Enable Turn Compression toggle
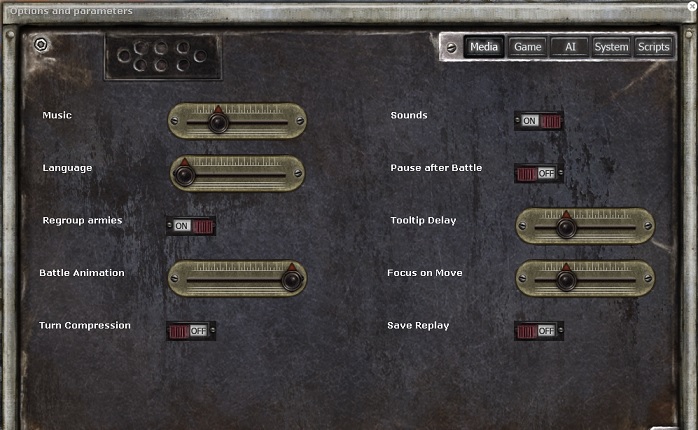Viewport: 698px width, 430px height. 191,330
